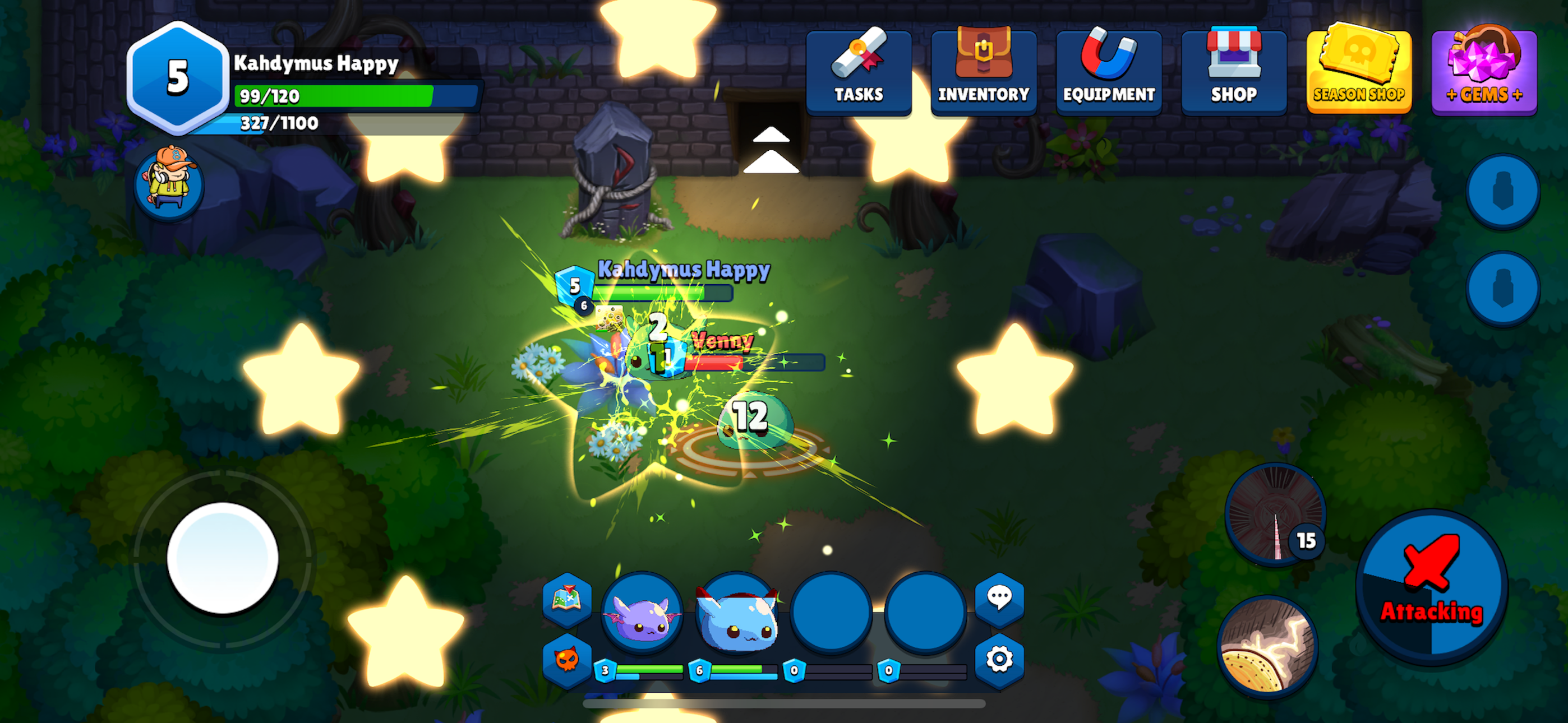
Task: Open the minimap icon near pet slots
Action: (567, 600)
